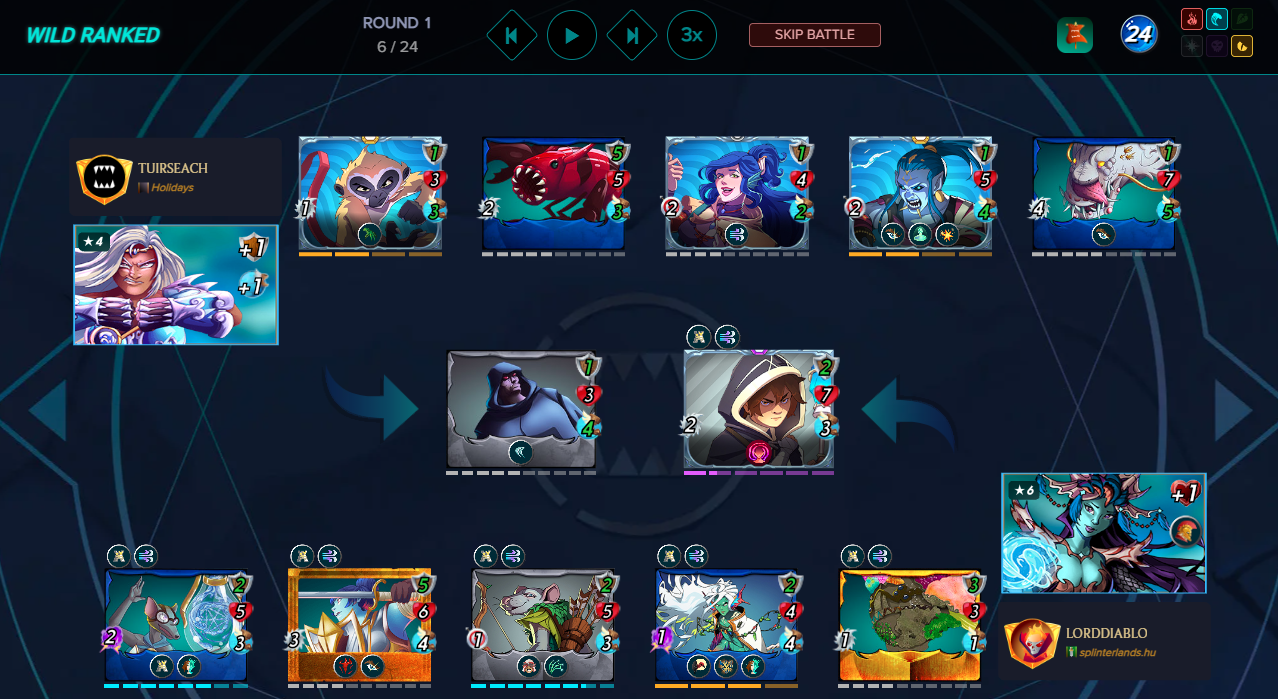Image resolution: width=1278 pixels, height=699 pixels.
Task: Inspect the white serpent monster card
Action: (x=1103, y=193)
